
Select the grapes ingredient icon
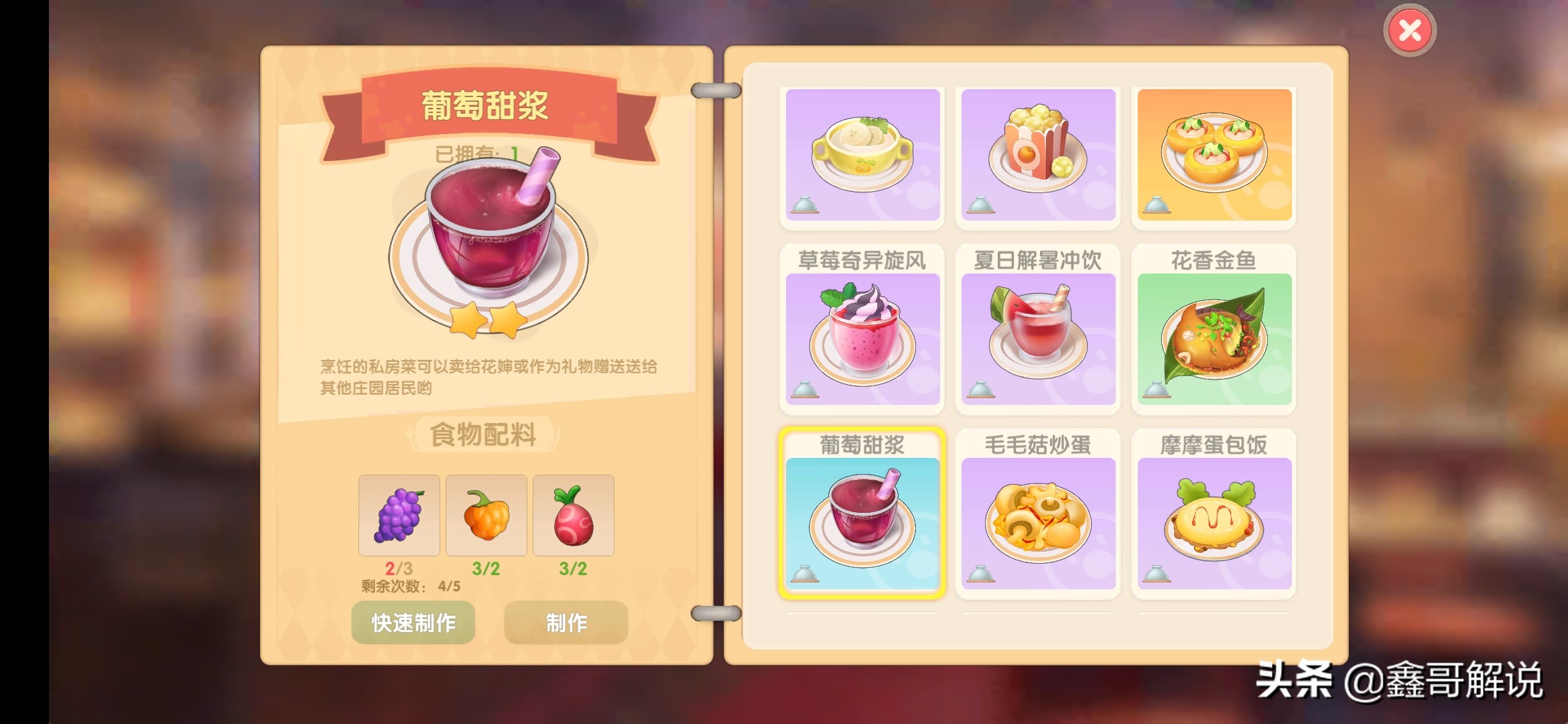coord(400,515)
